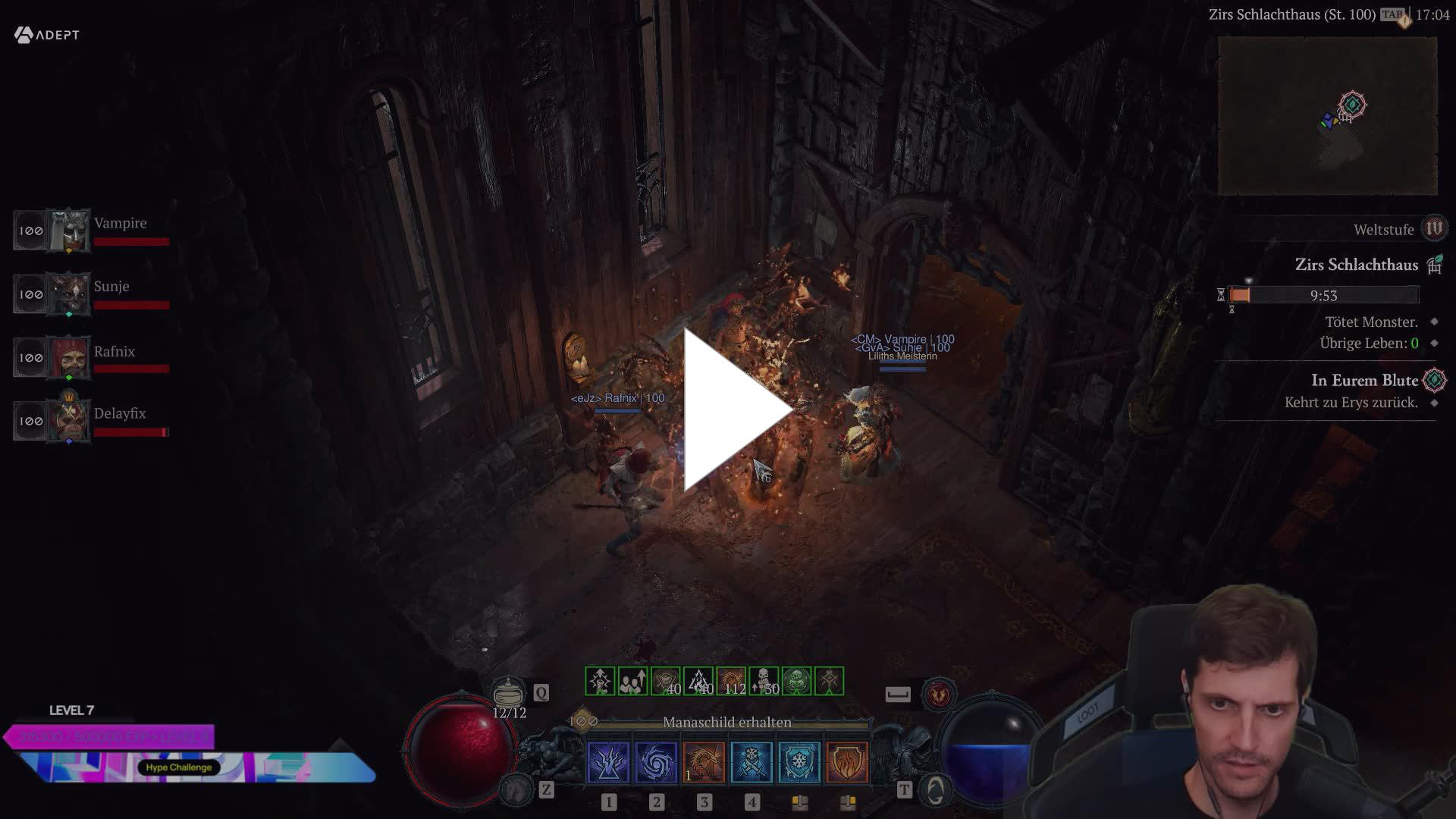Viewport: 1456px width, 819px height.
Task: Open the Hype Challenge overlay banner
Action: pos(179,767)
